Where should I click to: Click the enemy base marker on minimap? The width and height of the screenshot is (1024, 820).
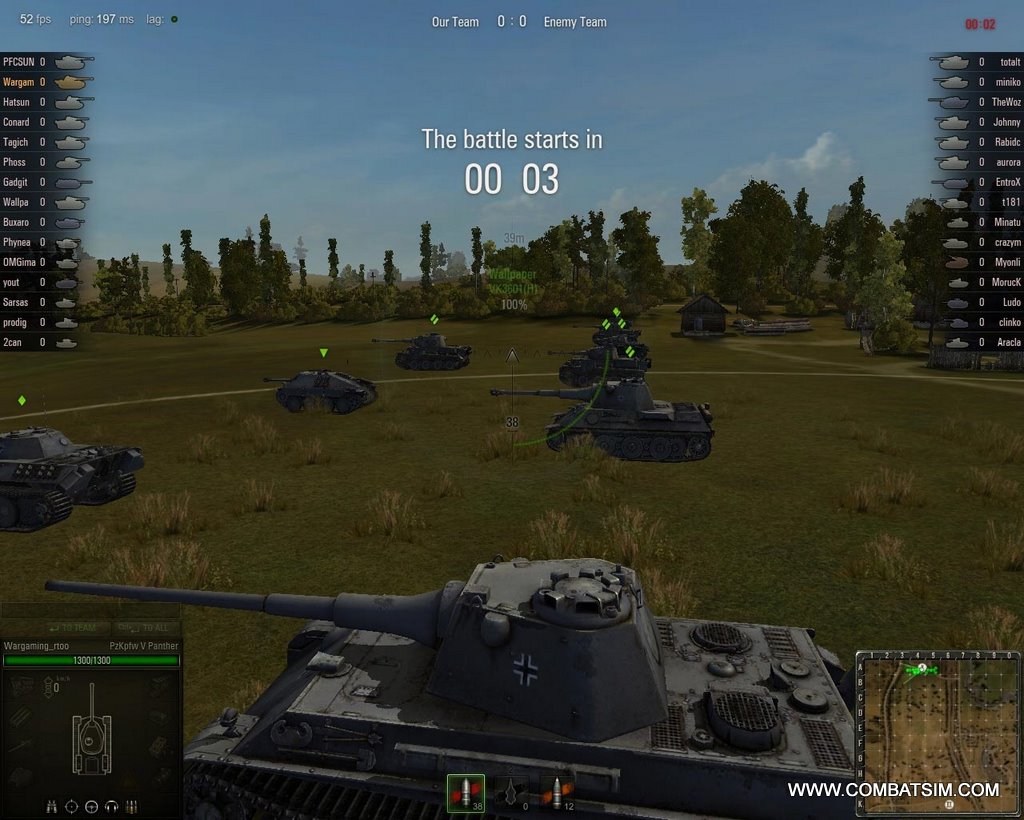point(947,802)
